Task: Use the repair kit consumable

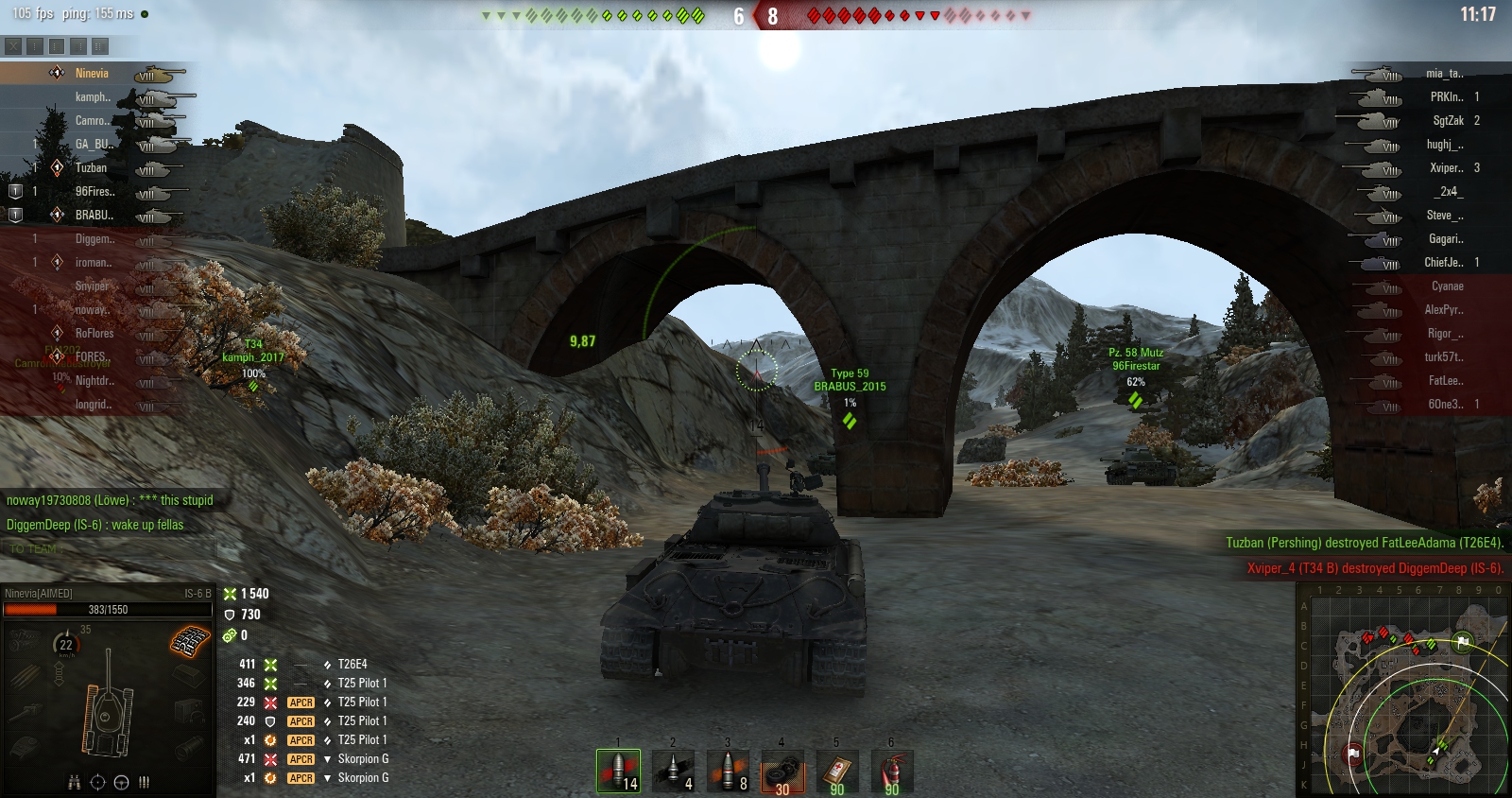Action: click(x=782, y=772)
